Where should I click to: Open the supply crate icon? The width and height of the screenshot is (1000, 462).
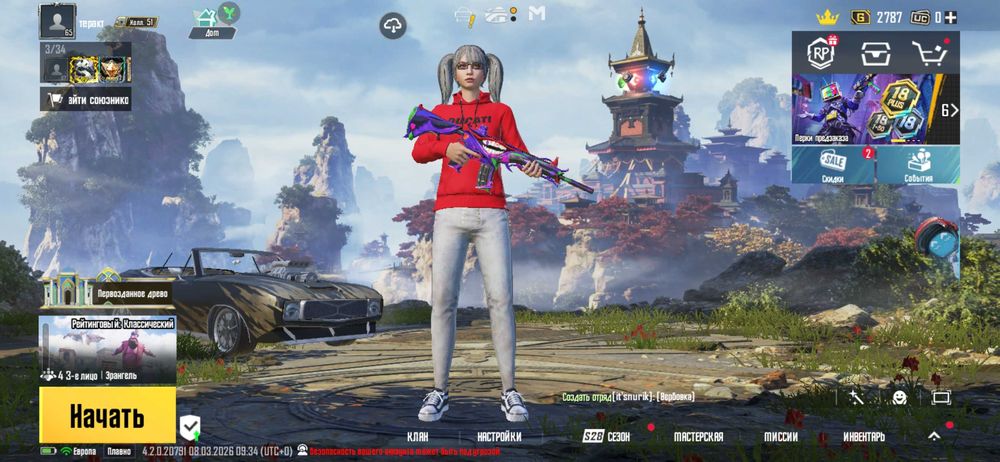click(x=876, y=52)
